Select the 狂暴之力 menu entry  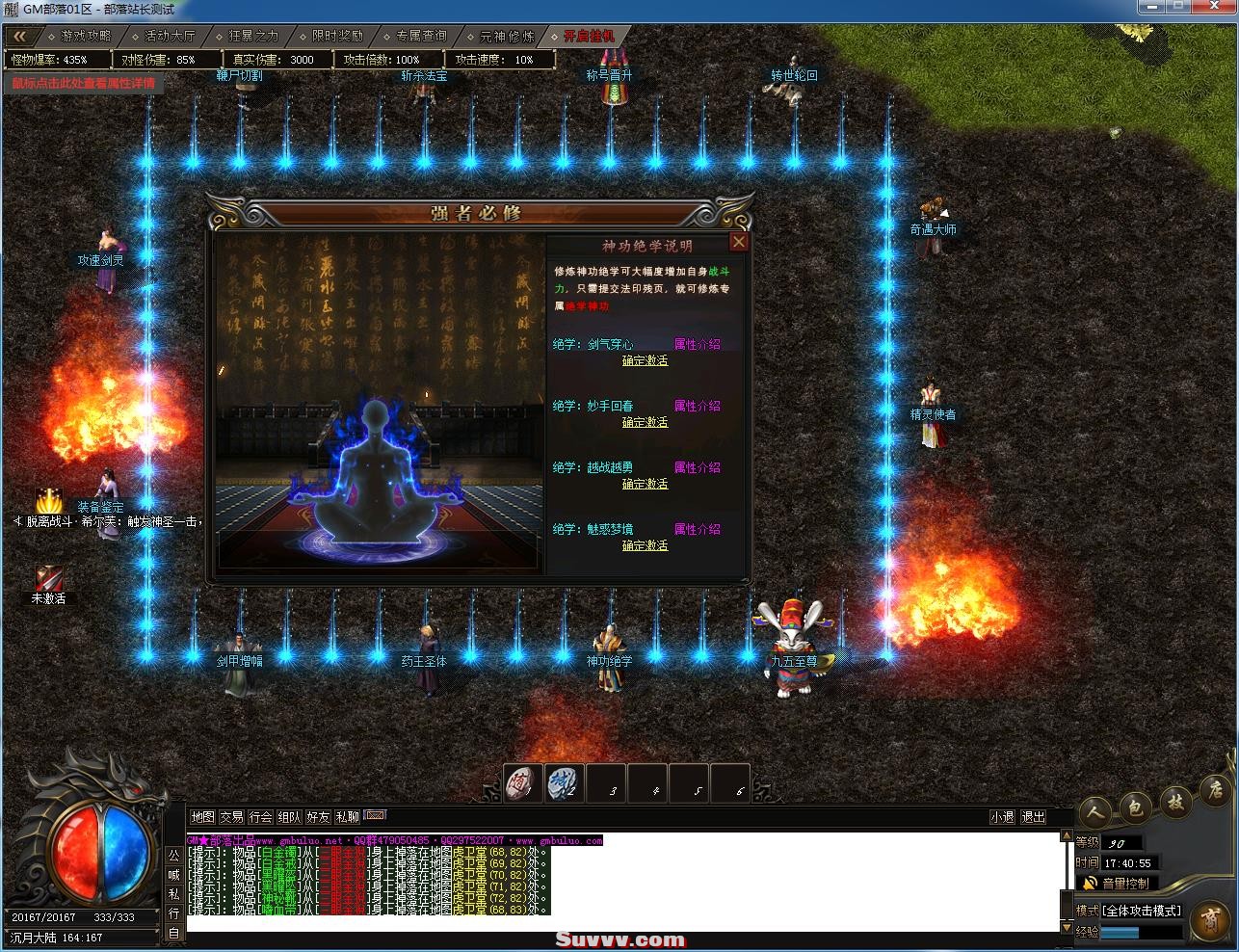(x=253, y=36)
